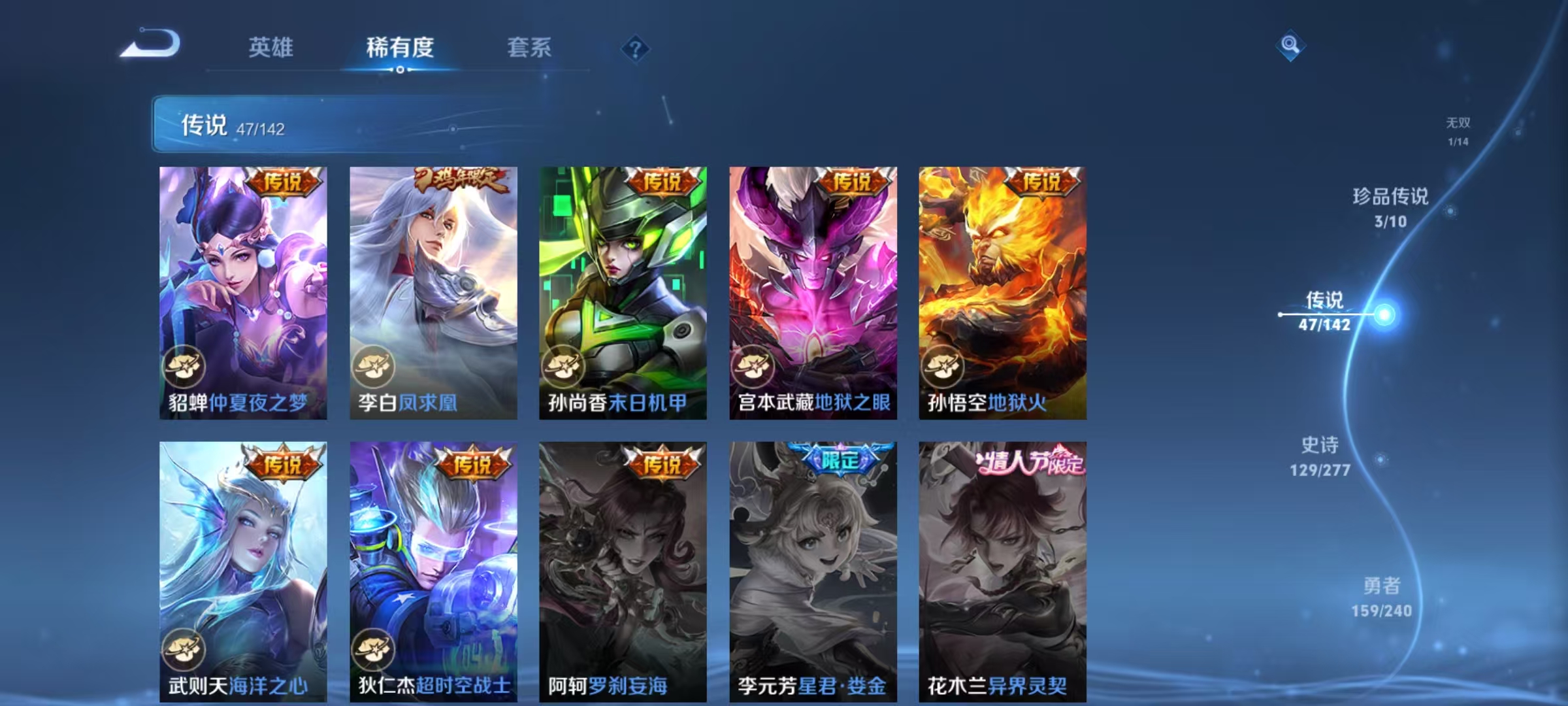Viewport: 1568px width, 706px height.
Task: Click the help question mark icon
Action: coord(634,49)
